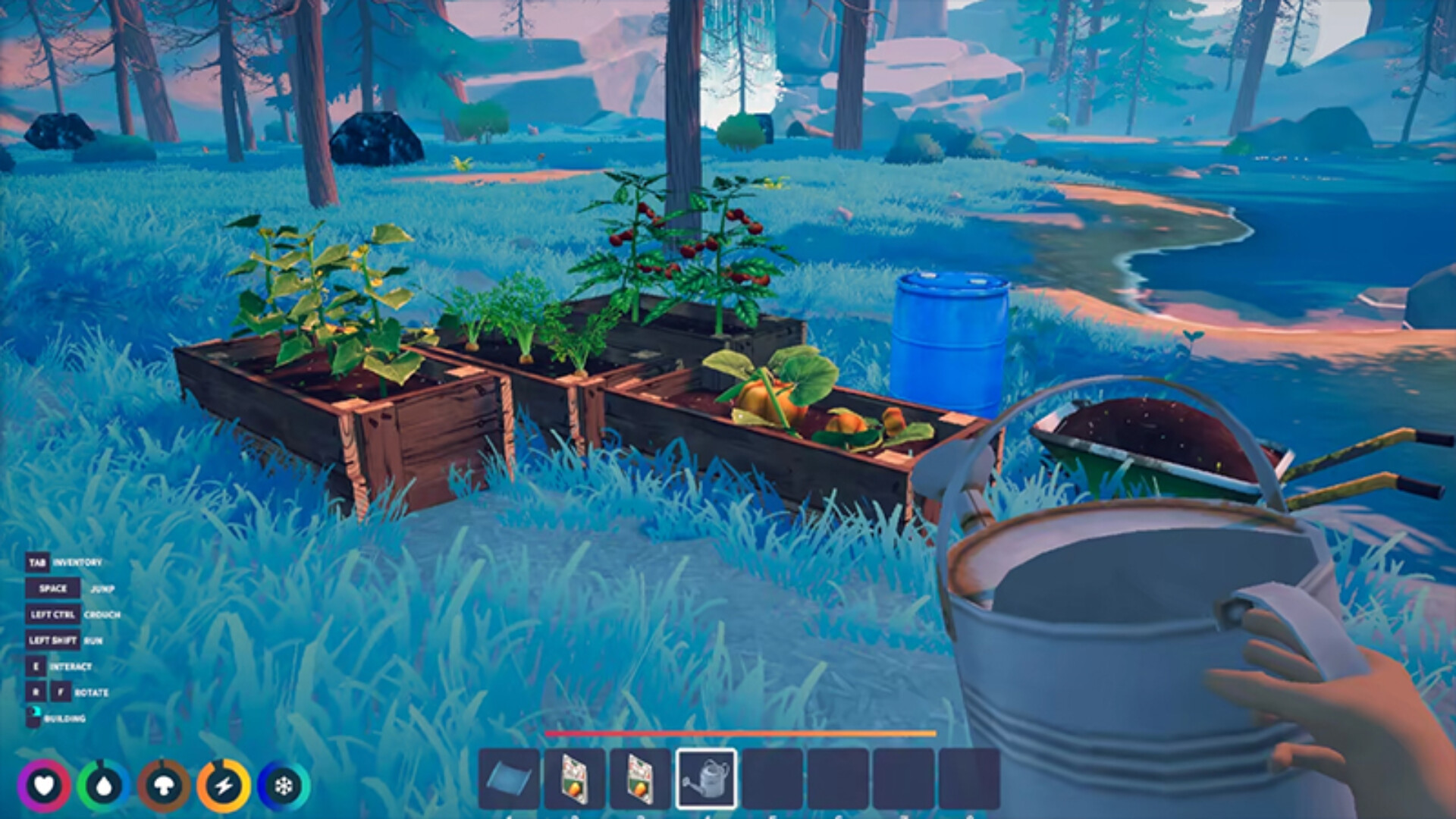Click the F key in the rotate hint
This screenshot has width=1456, height=819.
tap(61, 692)
